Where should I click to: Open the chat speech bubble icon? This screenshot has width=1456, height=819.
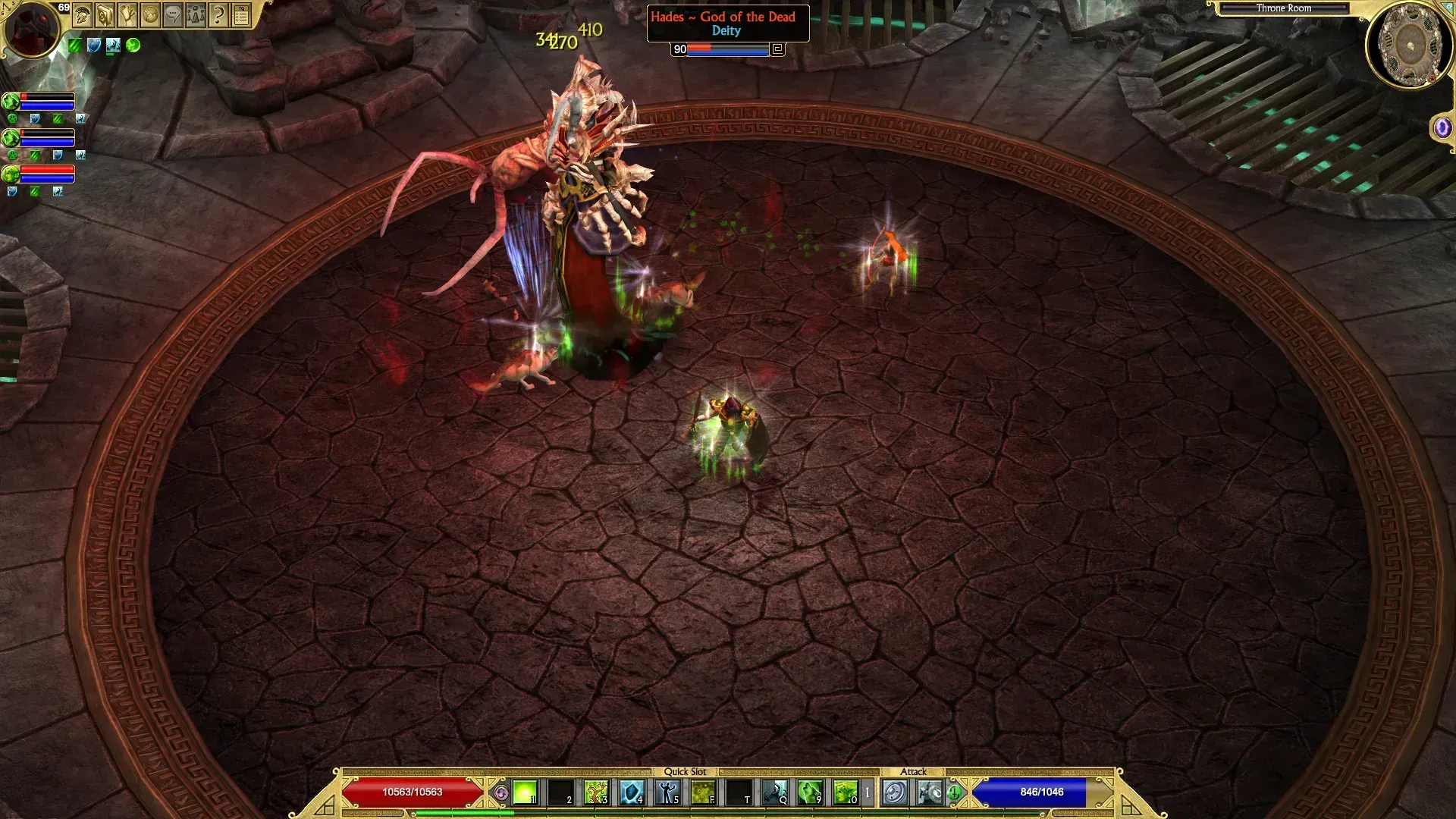(x=174, y=14)
